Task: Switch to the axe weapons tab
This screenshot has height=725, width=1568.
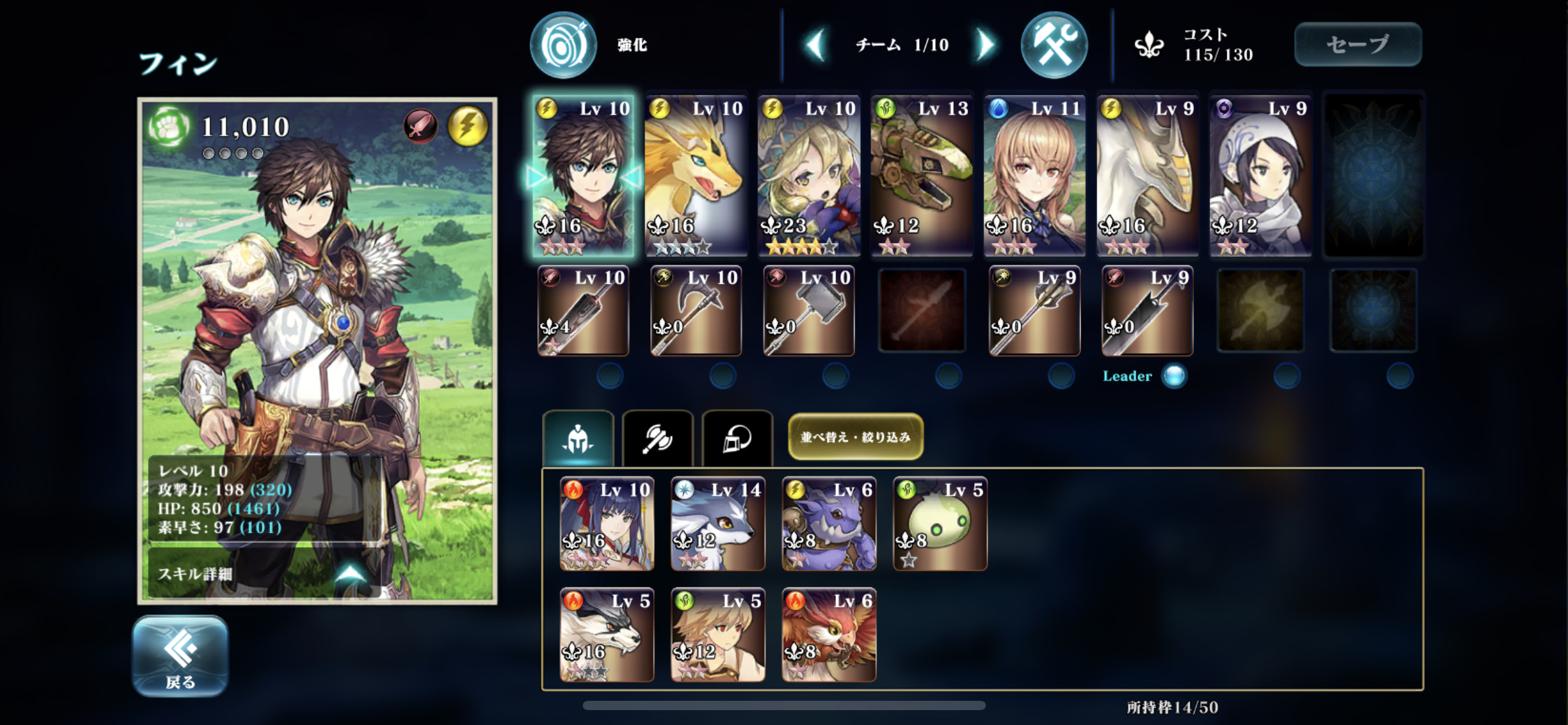Action: [x=657, y=438]
